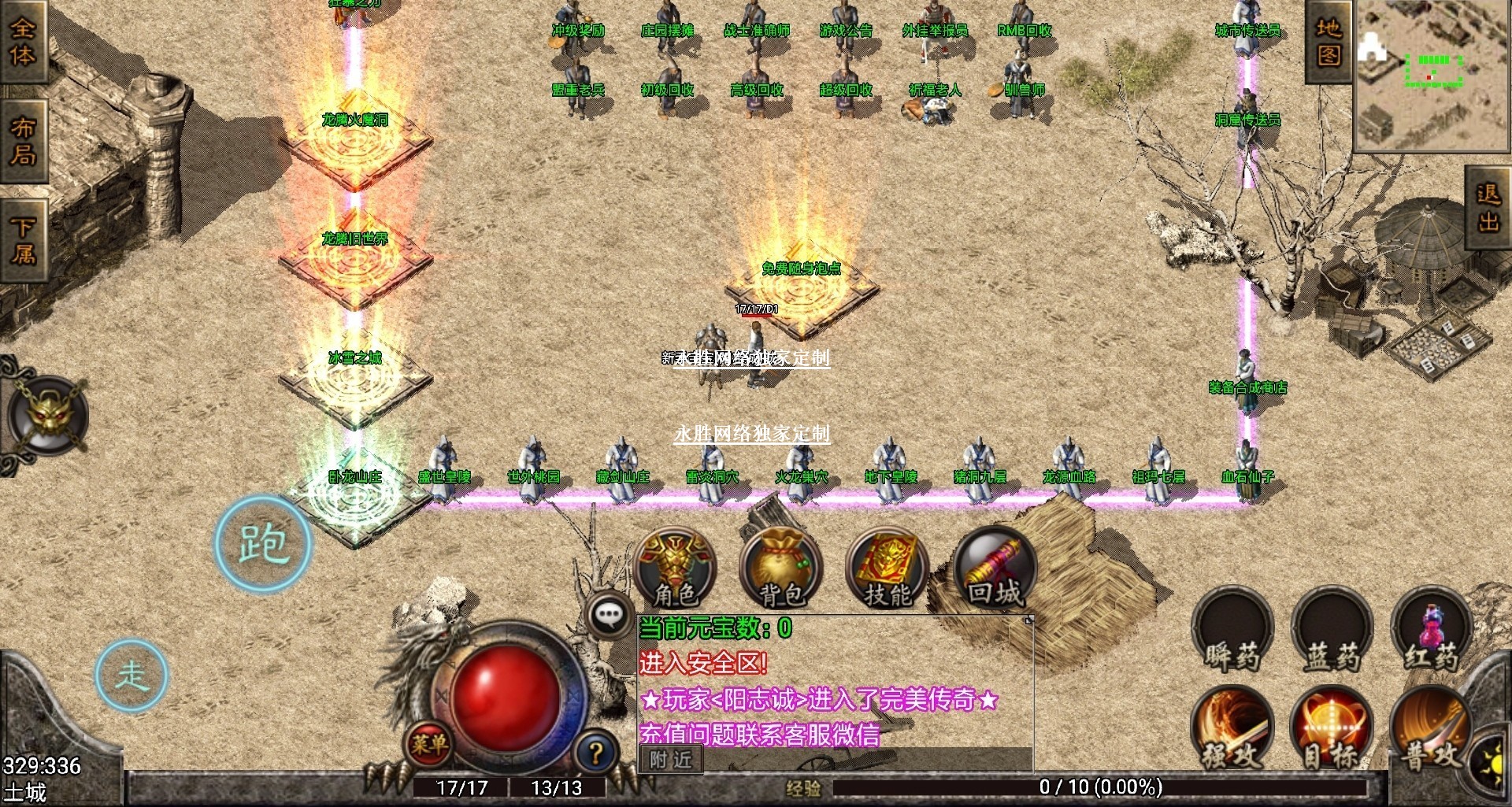
Task: Open the chat speech bubble icon
Action: pos(610,614)
